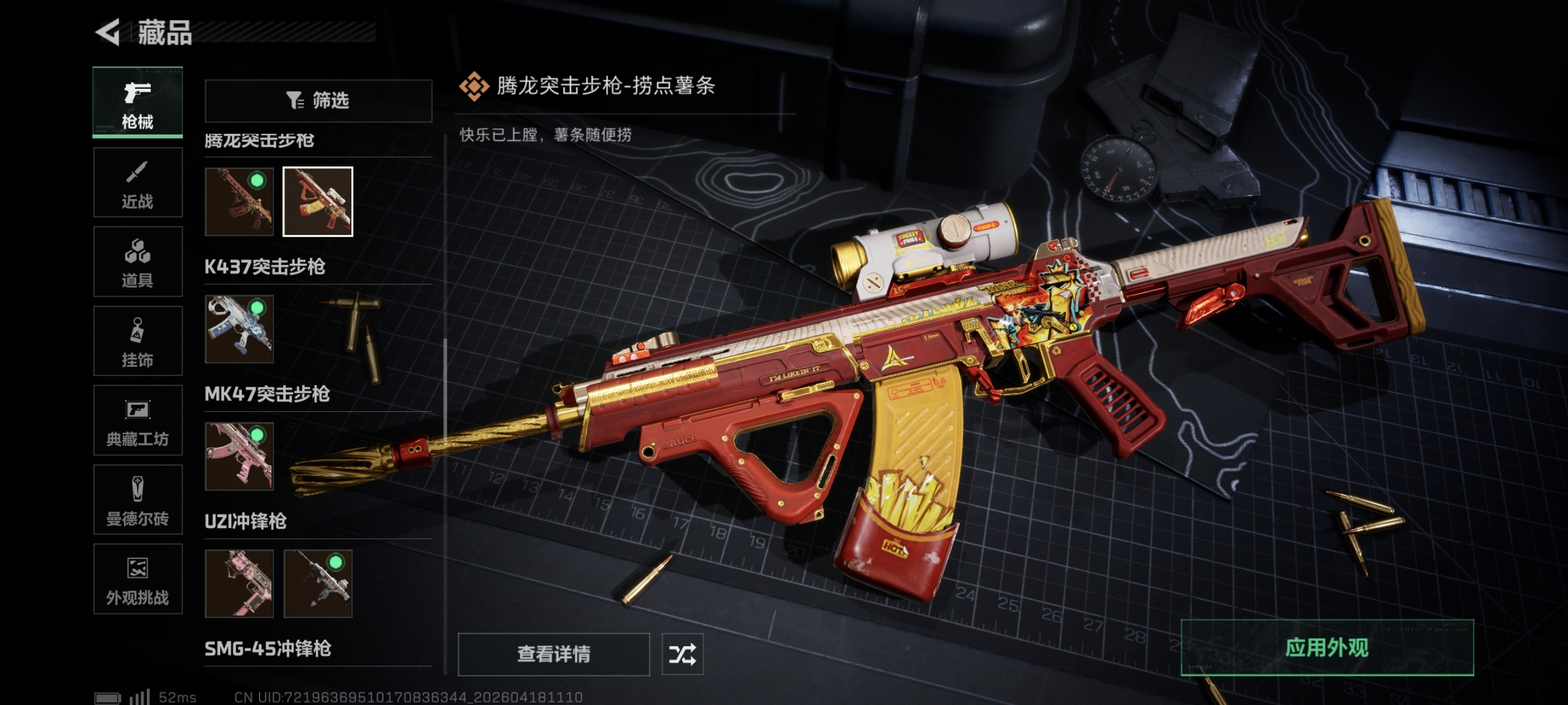Click the 藏品 header title

pos(166,35)
